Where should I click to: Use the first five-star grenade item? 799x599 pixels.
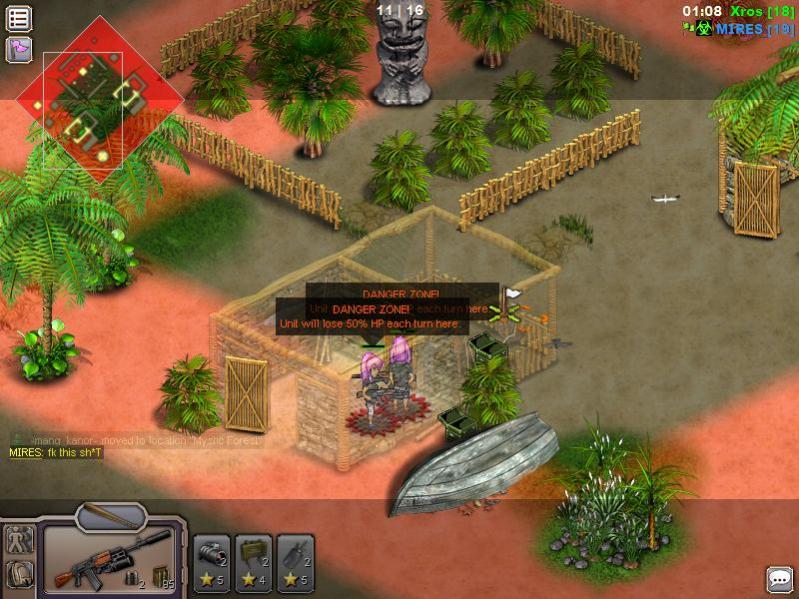212,561
